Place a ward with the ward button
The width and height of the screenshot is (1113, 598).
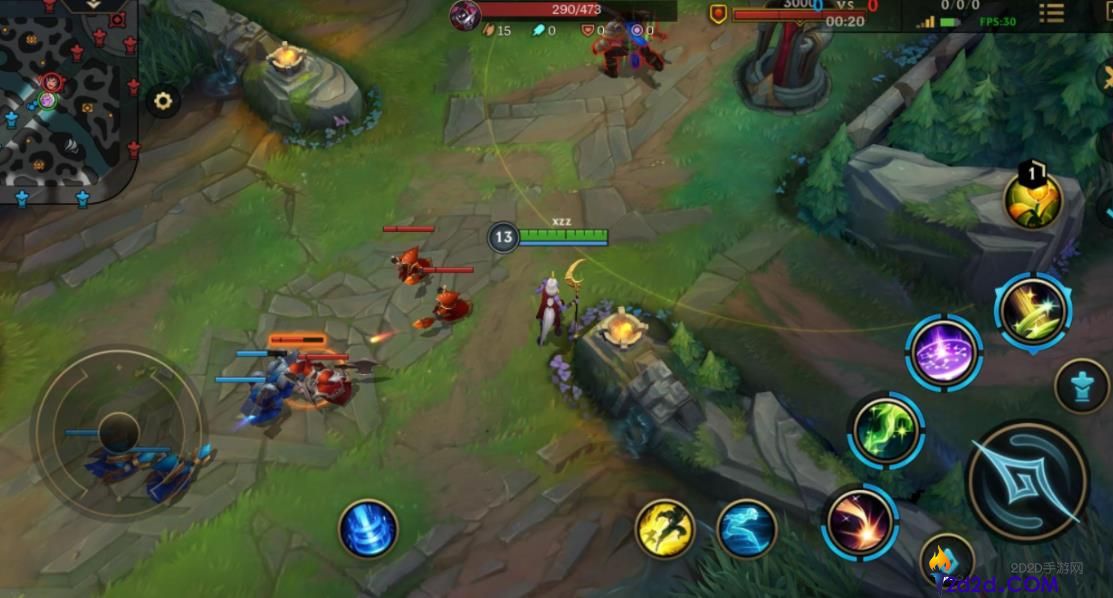1082,385
